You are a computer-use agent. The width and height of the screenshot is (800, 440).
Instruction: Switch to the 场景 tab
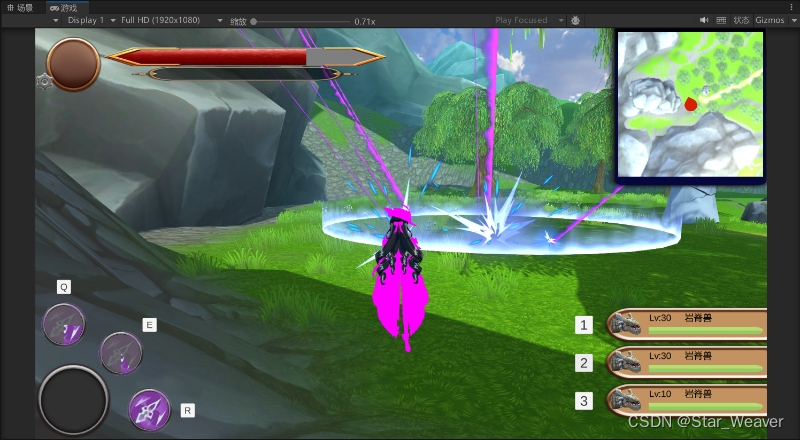coord(19,7)
